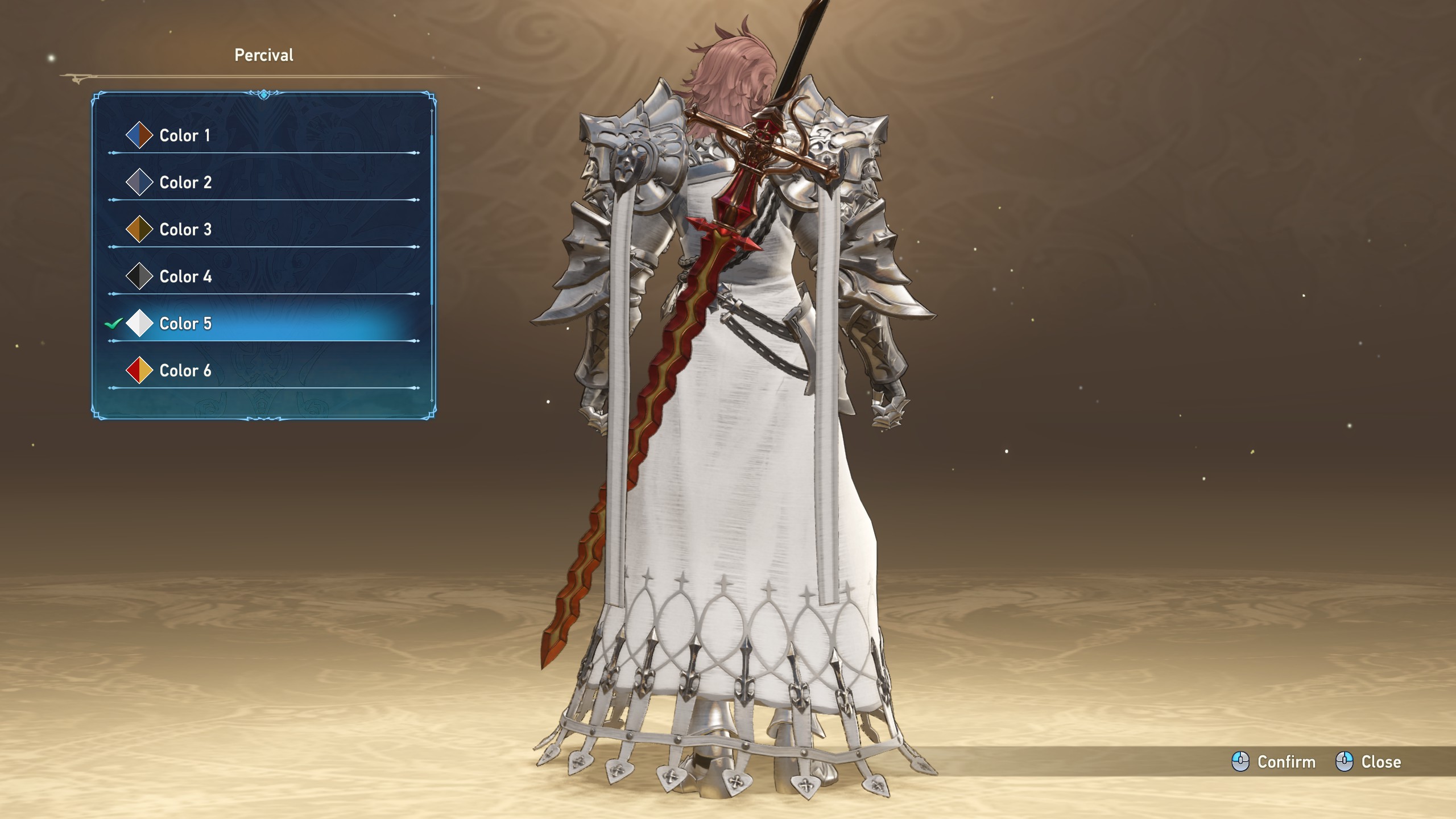Switch outfit to Color 4

pos(185,277)
